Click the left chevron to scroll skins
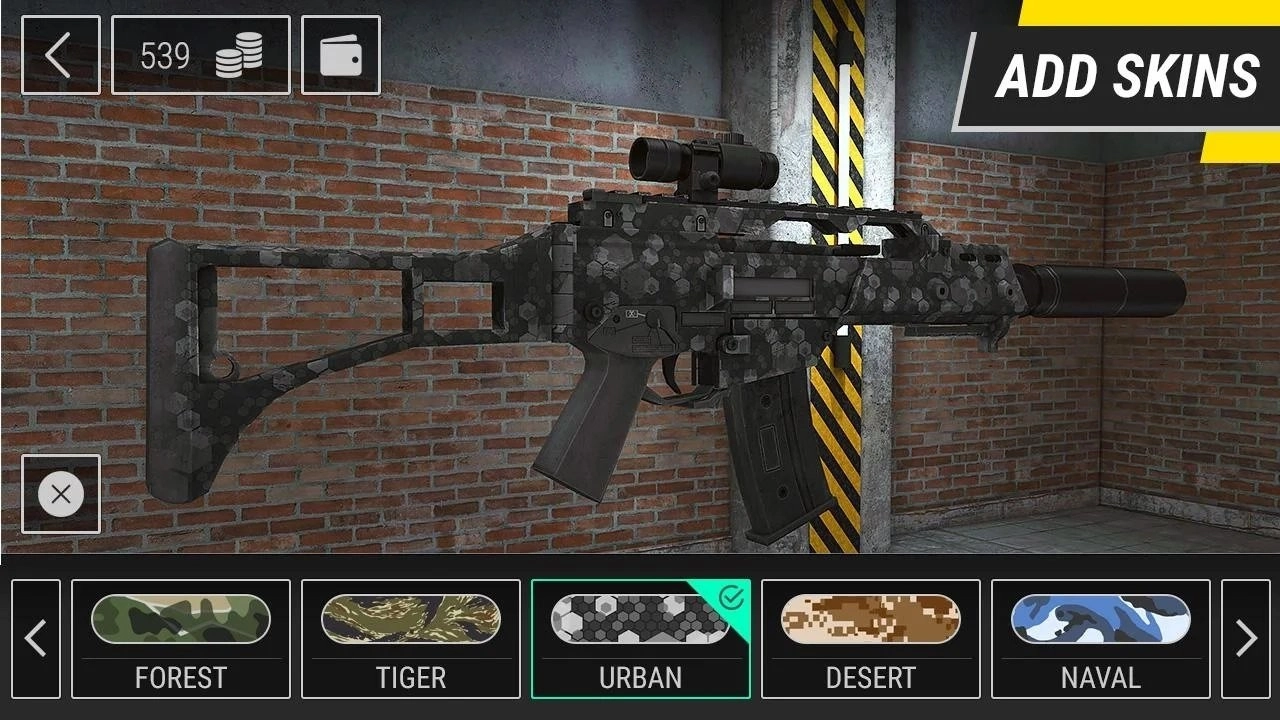 (x=37, y=637)
